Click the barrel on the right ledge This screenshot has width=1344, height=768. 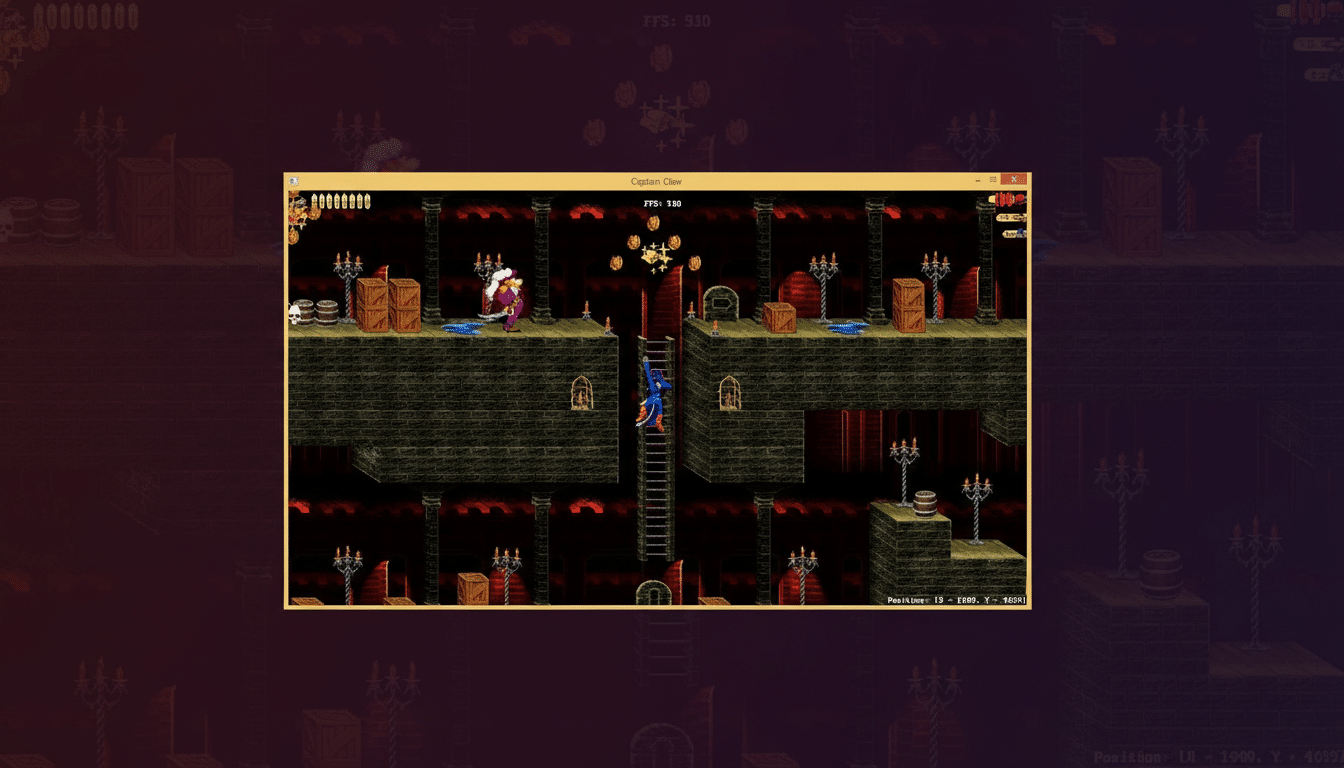(925, 505)
